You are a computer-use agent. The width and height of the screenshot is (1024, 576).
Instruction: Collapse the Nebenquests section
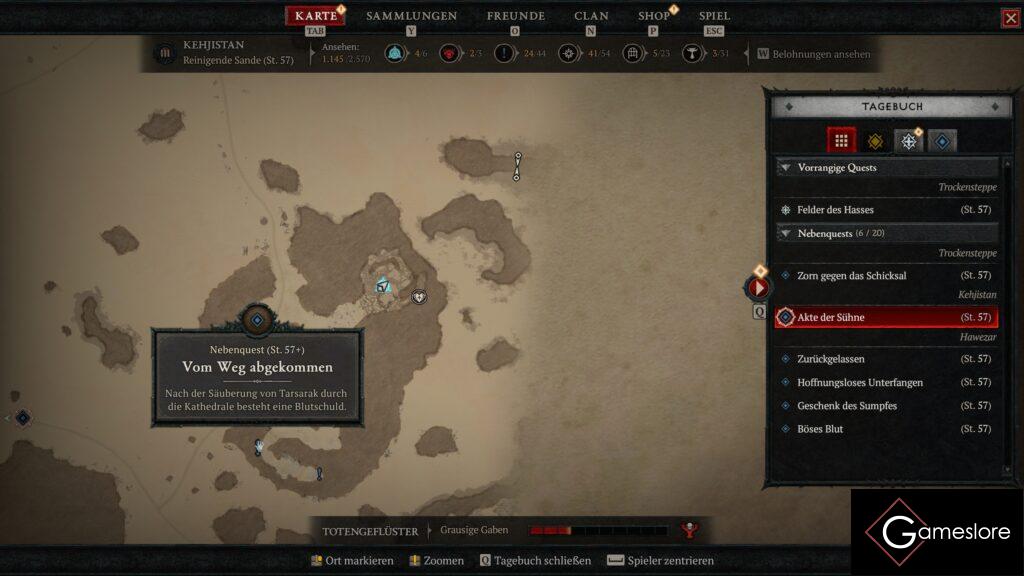click(786, 233)
